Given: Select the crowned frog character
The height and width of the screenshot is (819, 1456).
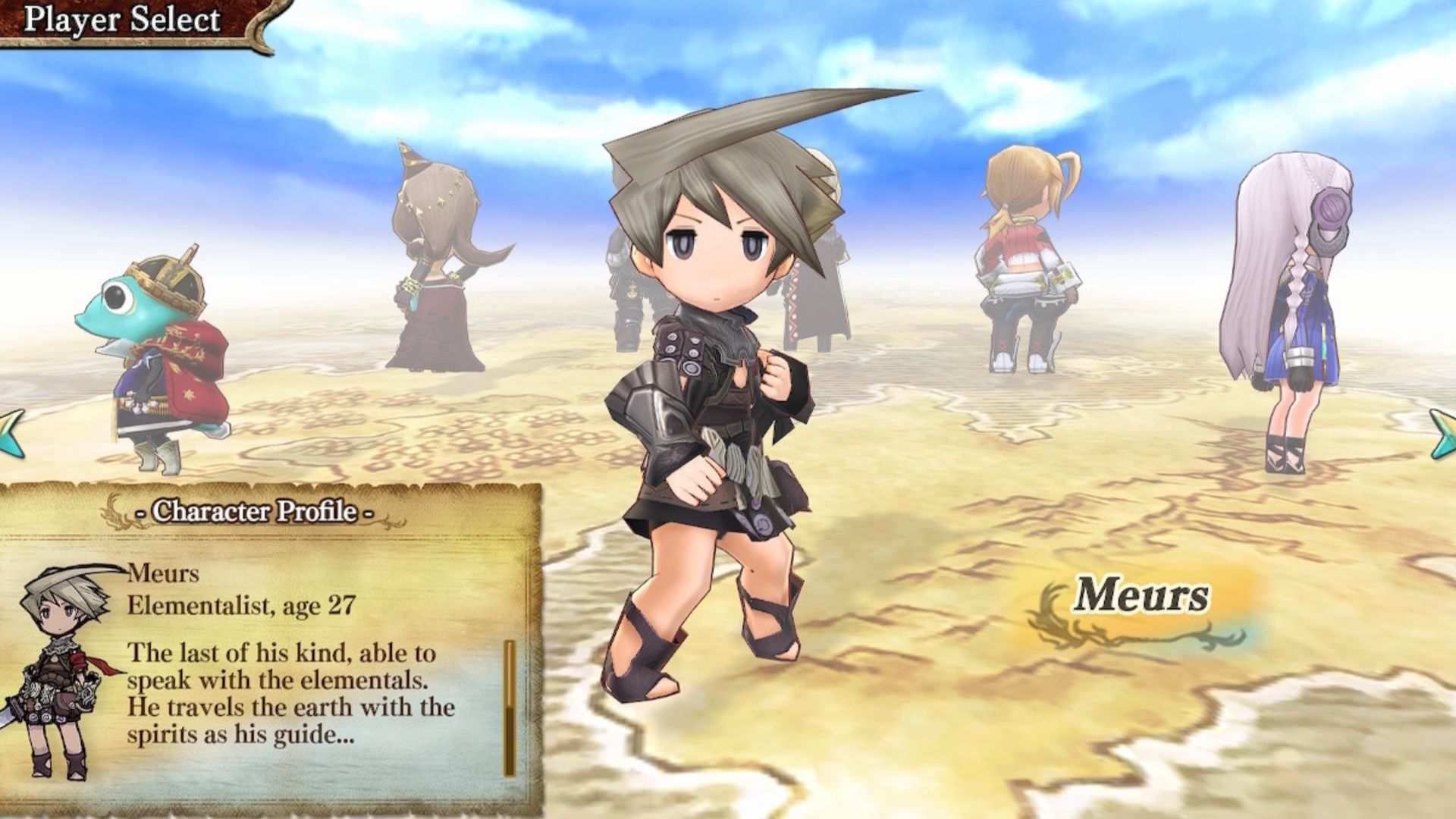Looking at the screenshot, I should (x=152, y=349).
